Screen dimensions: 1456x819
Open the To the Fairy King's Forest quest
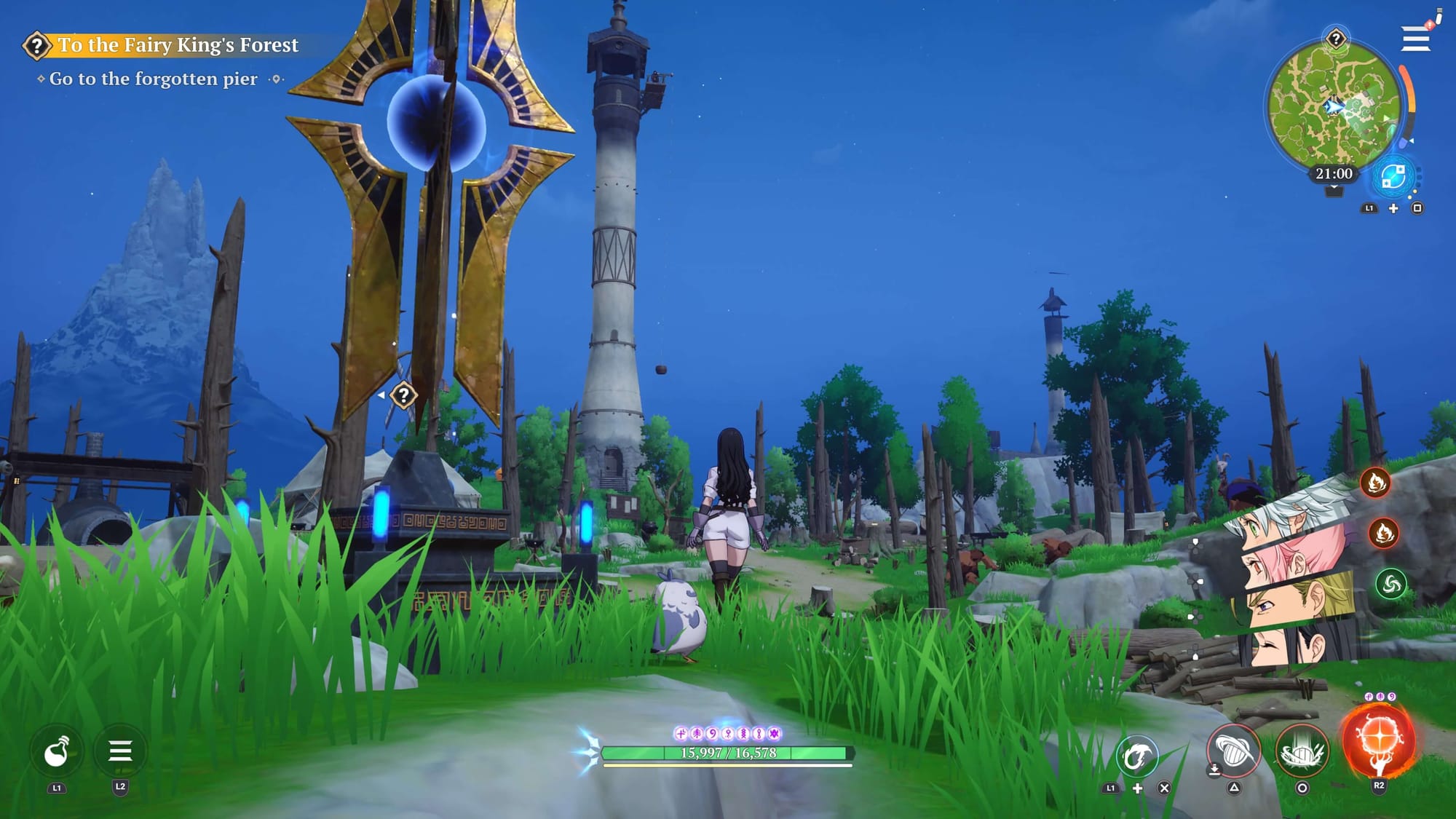pyautogui.click(x=178, y=45)
